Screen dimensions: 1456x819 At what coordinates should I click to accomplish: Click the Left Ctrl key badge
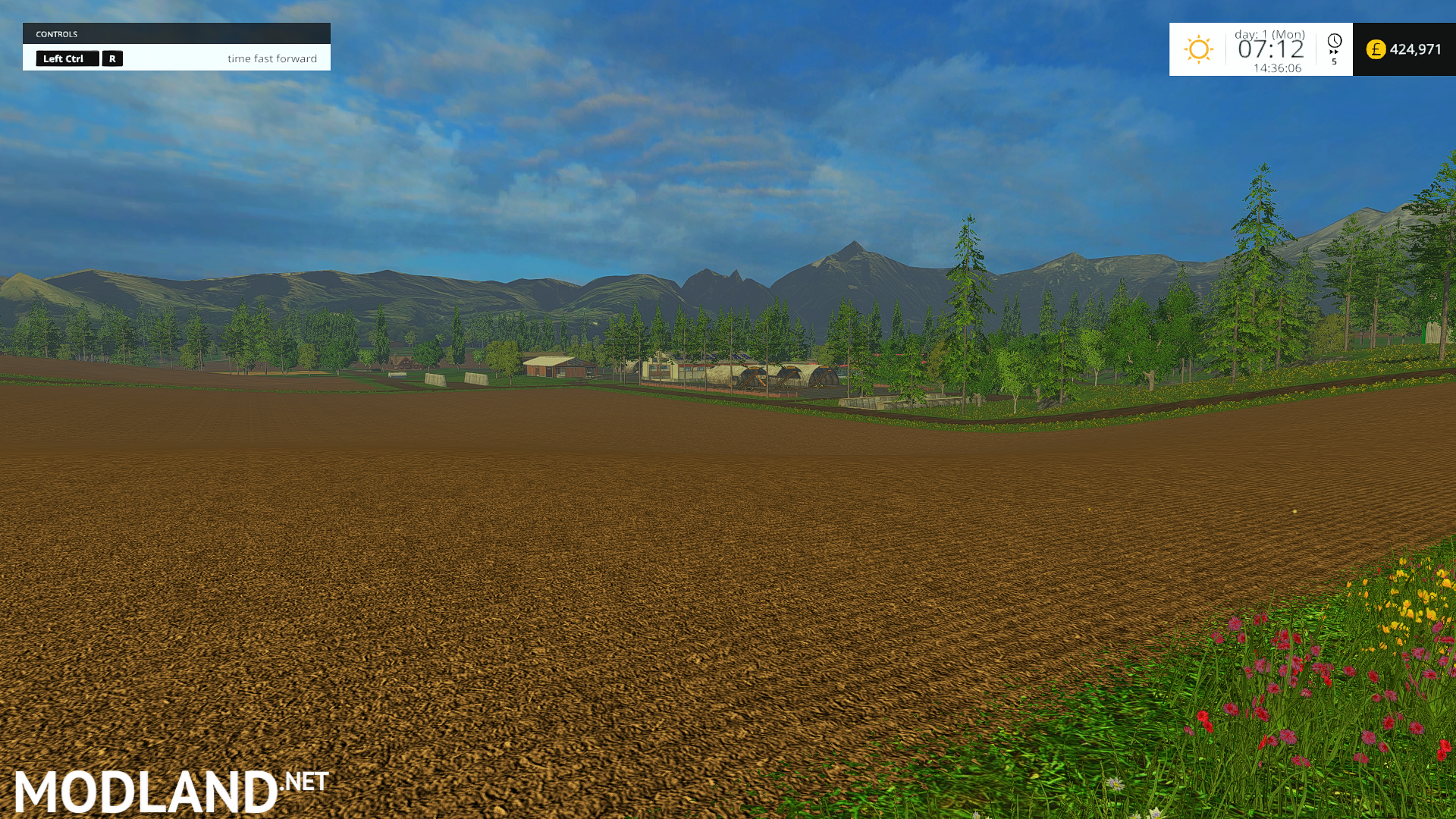[x=67, y=58]
